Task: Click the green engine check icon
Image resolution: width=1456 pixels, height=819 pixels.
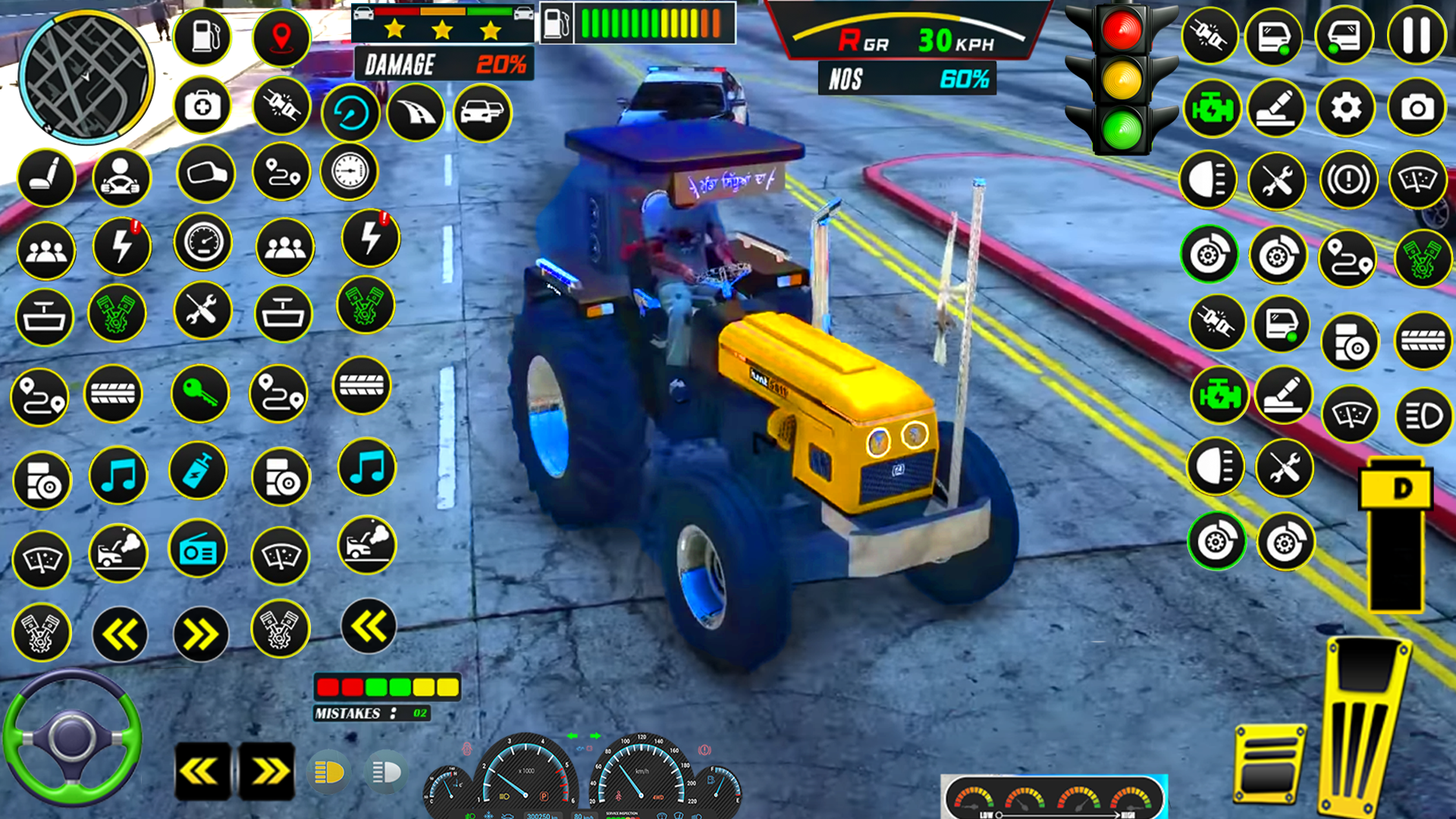Action: (1213, 106)
